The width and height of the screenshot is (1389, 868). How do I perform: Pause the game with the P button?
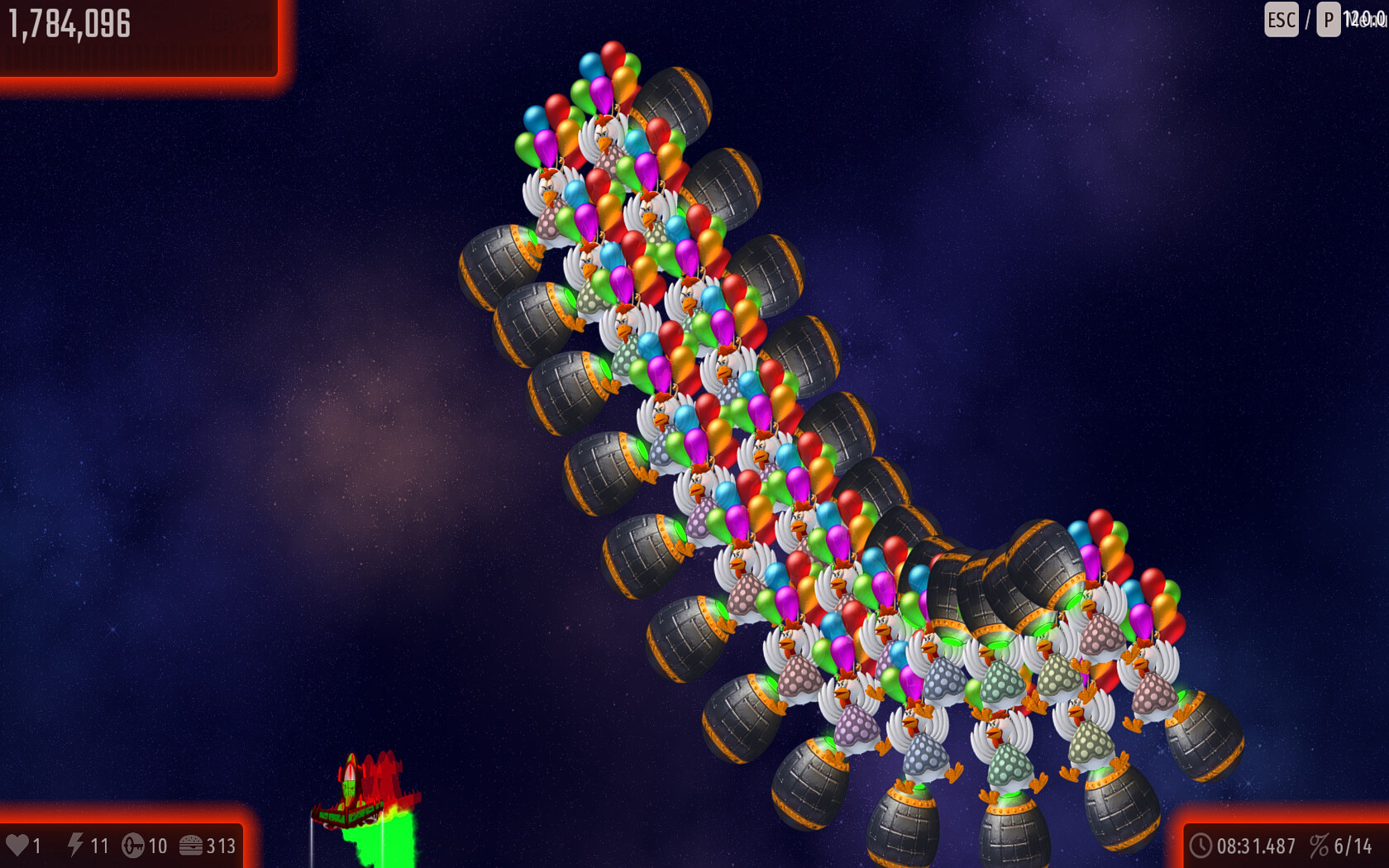tap(1328, 20)
